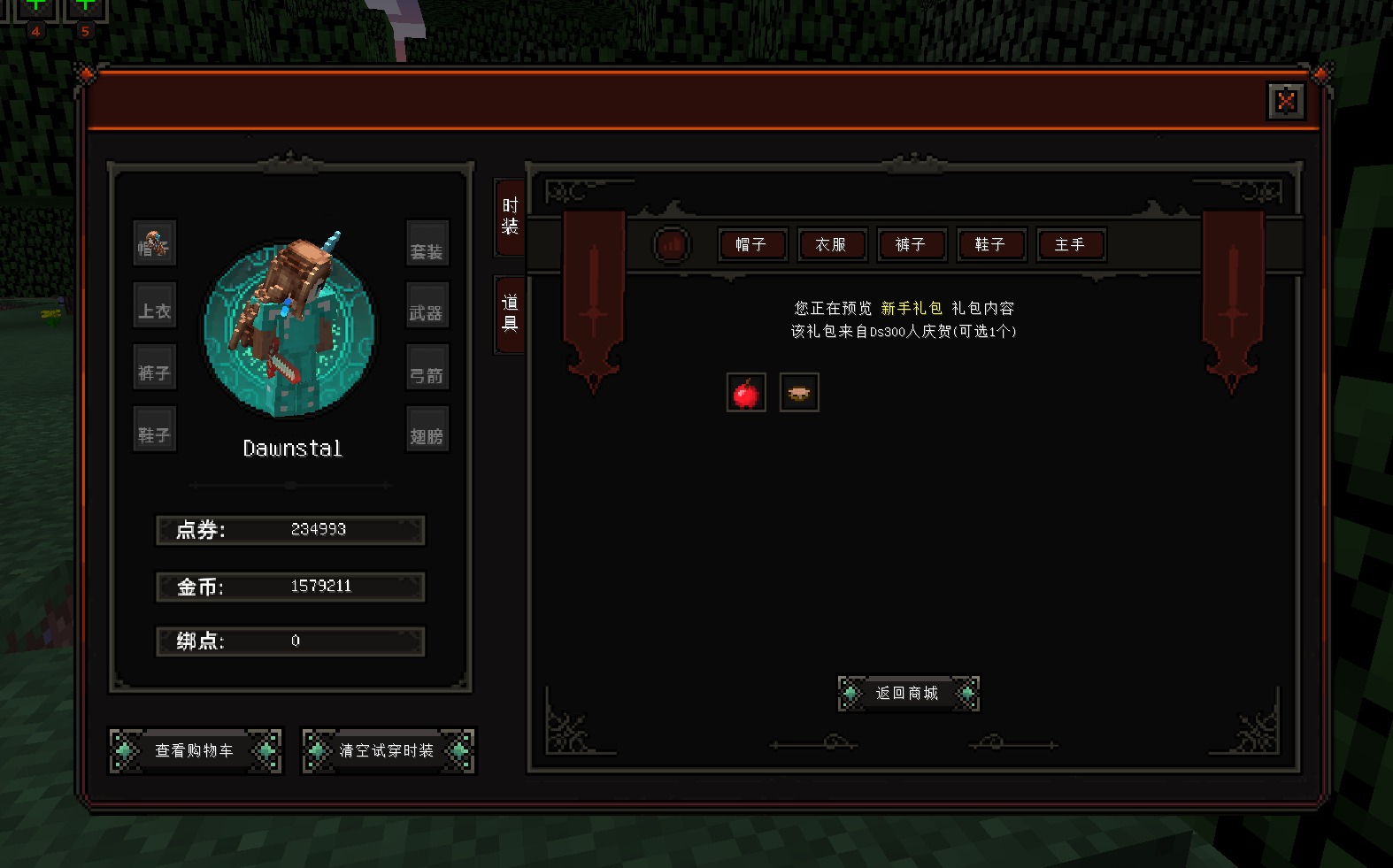Return to shop with 返回商城
Screen dimensions: 1393x868
pyautogui.click(x=908, y=694)
